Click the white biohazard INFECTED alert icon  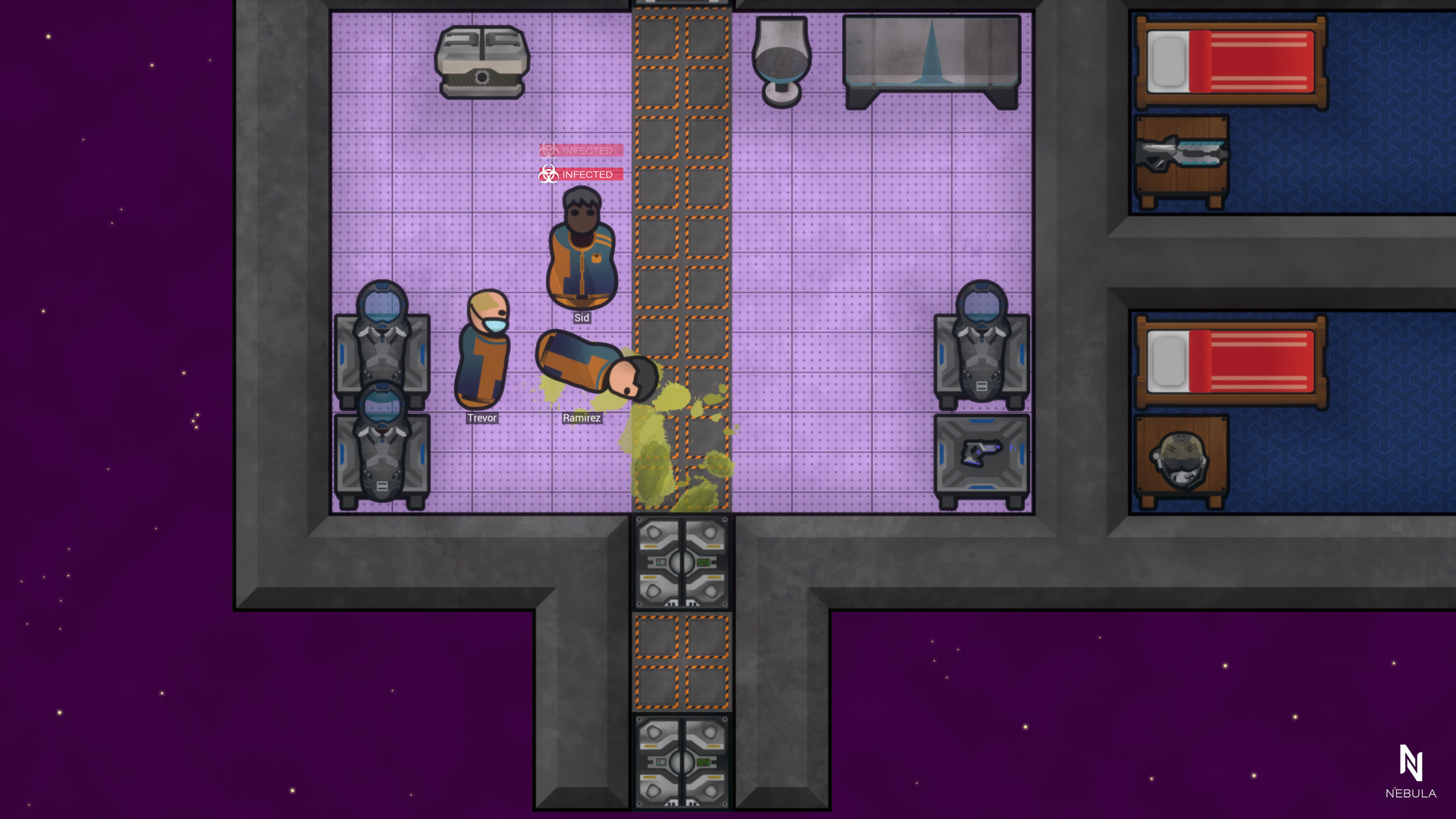[550, 174]
